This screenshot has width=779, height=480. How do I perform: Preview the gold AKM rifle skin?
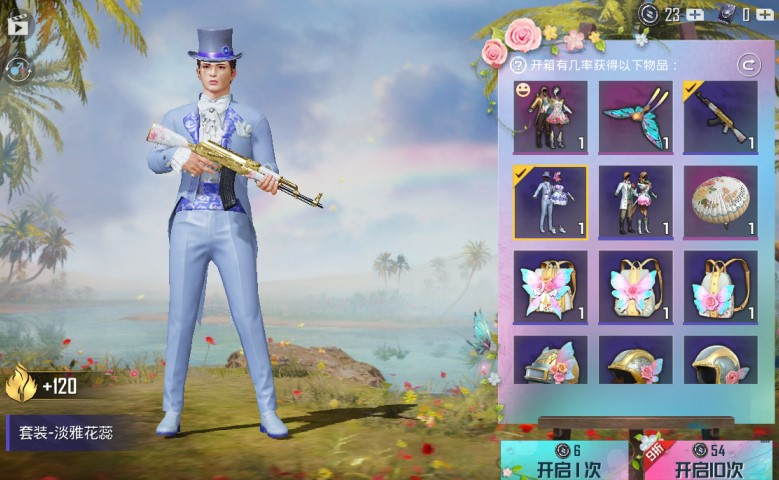(x=720, y=117)
